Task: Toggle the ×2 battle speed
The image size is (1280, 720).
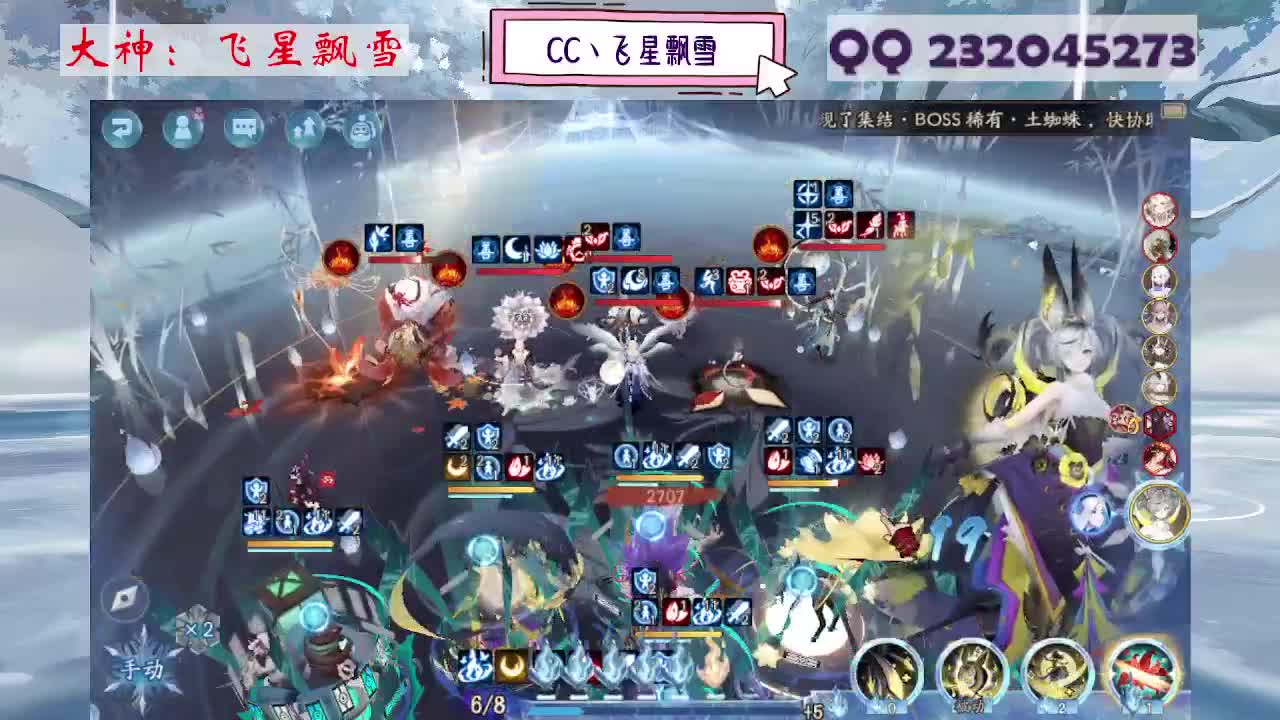Action: click(x=199, y=628)
